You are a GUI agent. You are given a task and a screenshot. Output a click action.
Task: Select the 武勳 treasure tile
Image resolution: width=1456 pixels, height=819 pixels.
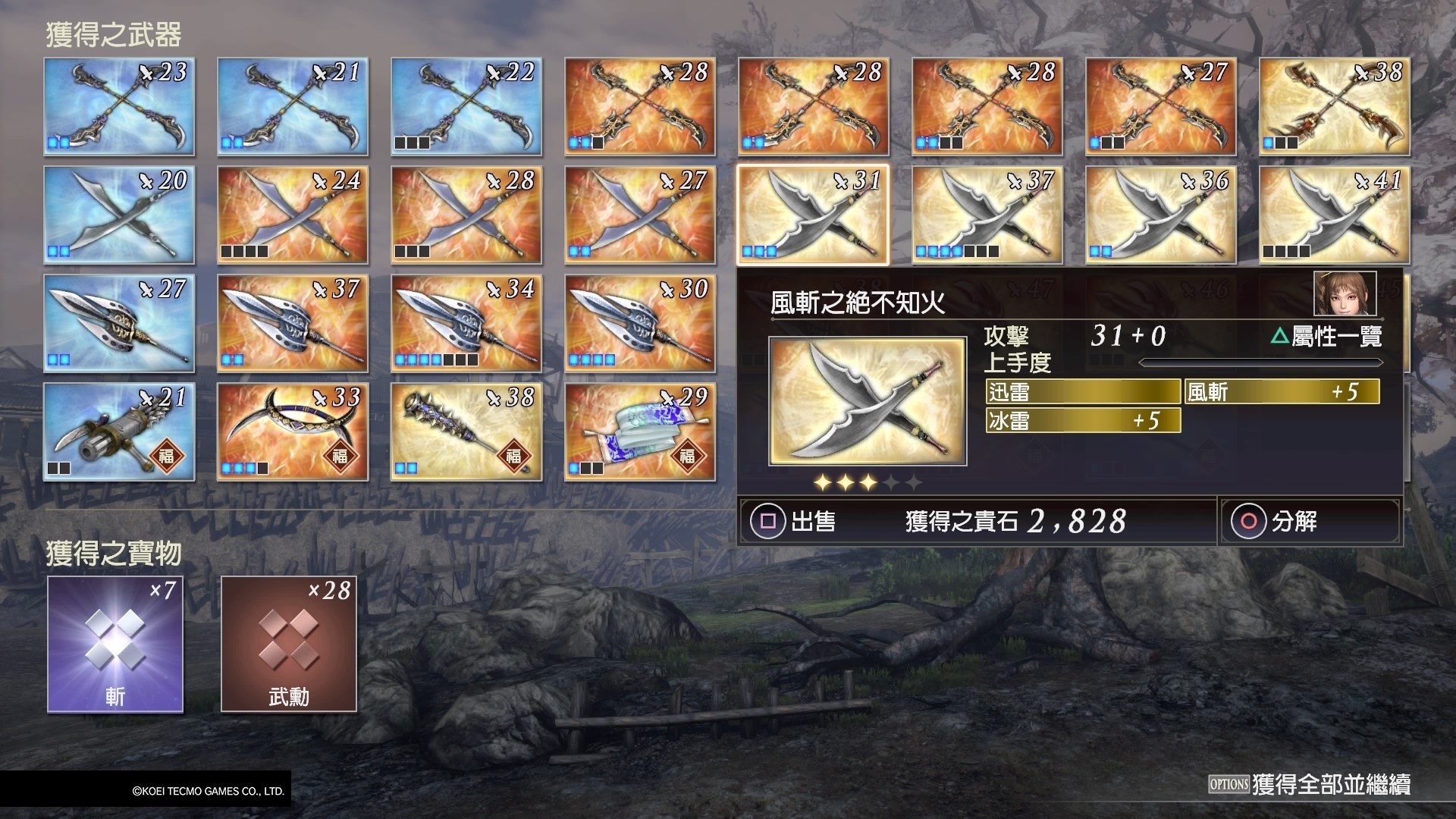289,645
